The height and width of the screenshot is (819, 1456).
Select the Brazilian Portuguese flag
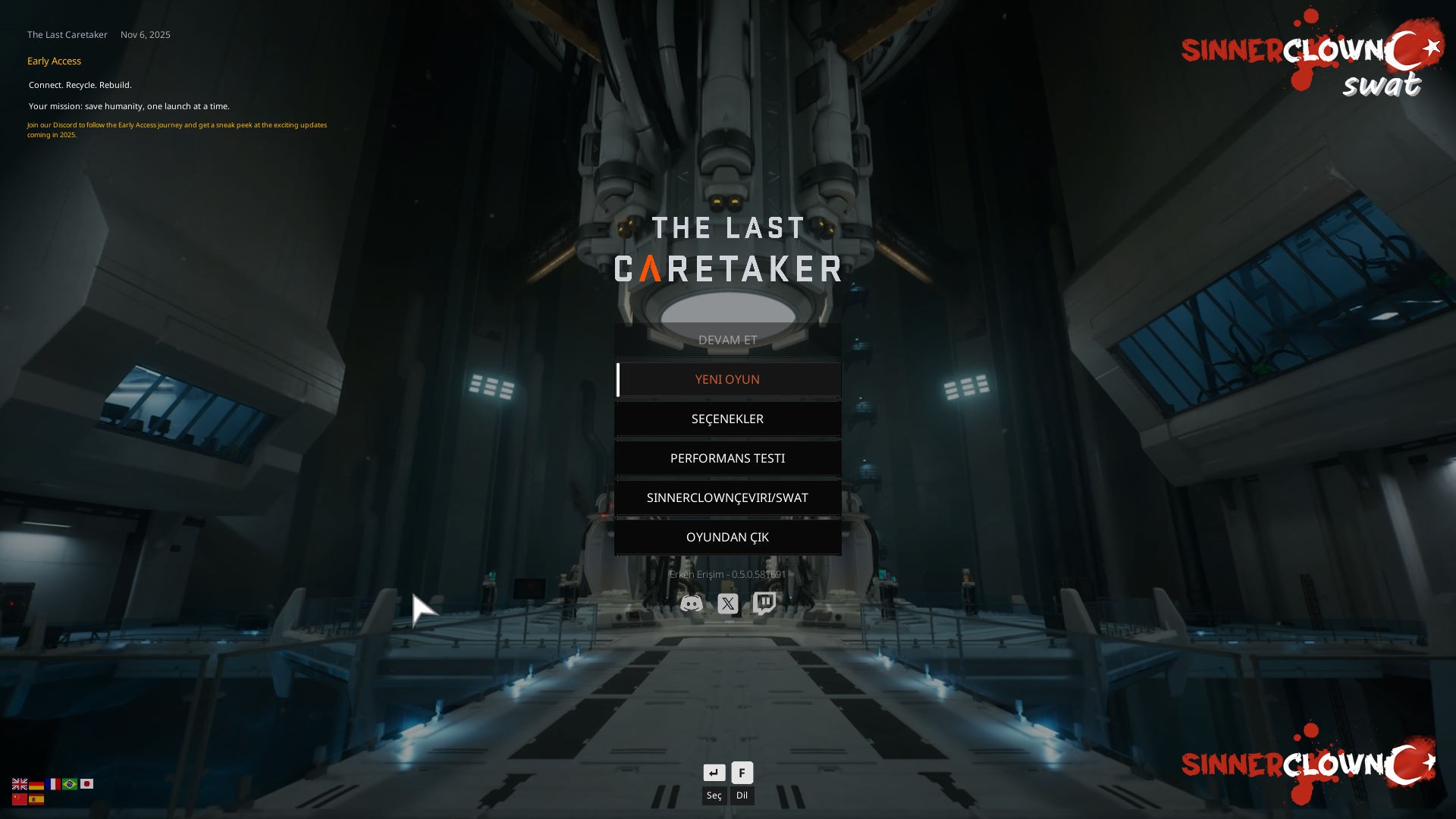[71, 784]
